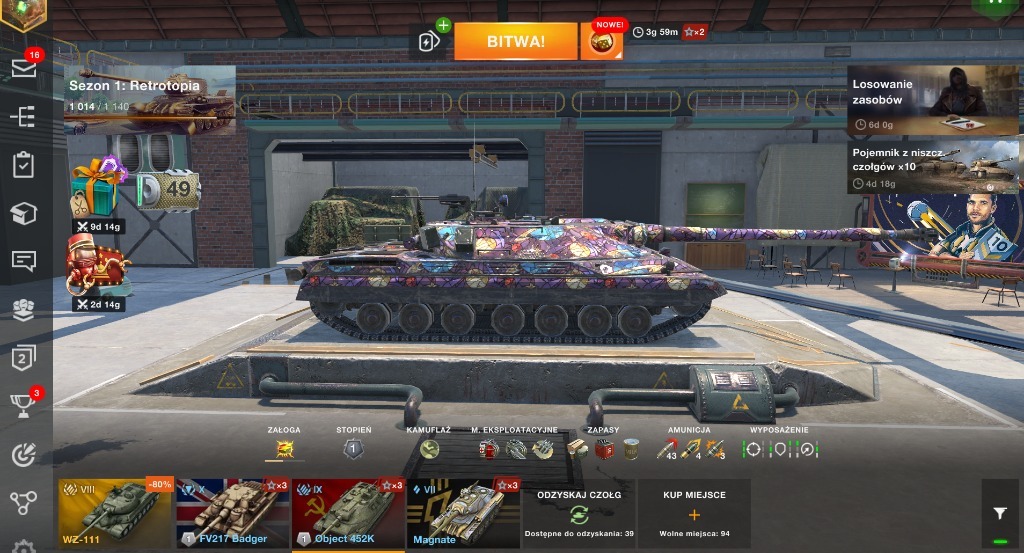Choose the Object 452K tank
Viewport: 1024px width, 553px height.
[348, 513]
